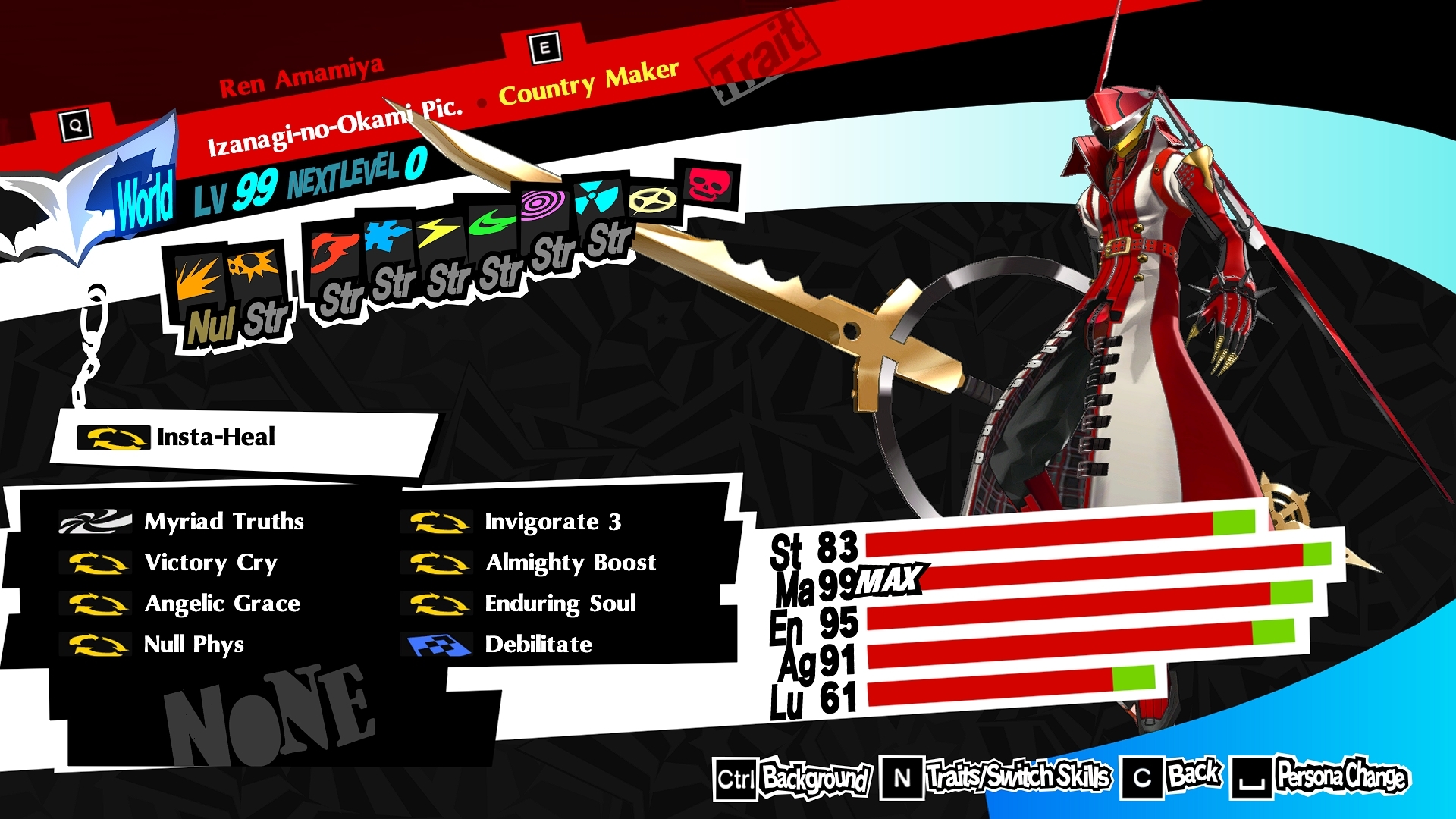
Task: Expand the Insta-Heal trait description
Action: [x=215, y=437]
